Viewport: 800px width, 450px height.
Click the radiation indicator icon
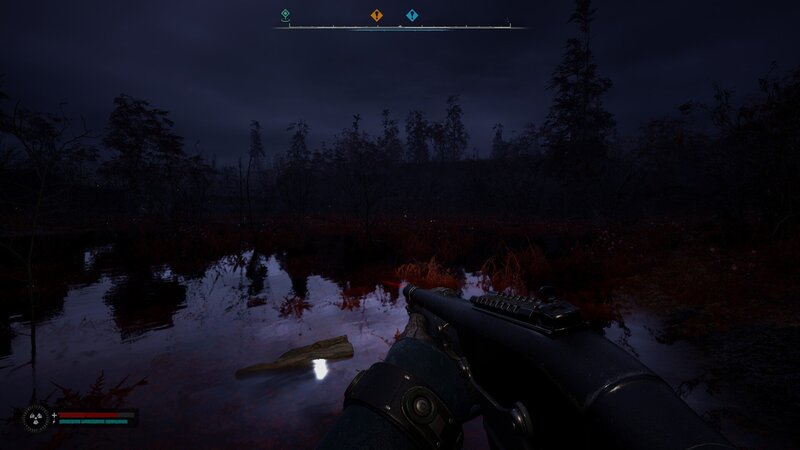click(x=35, y=417)
